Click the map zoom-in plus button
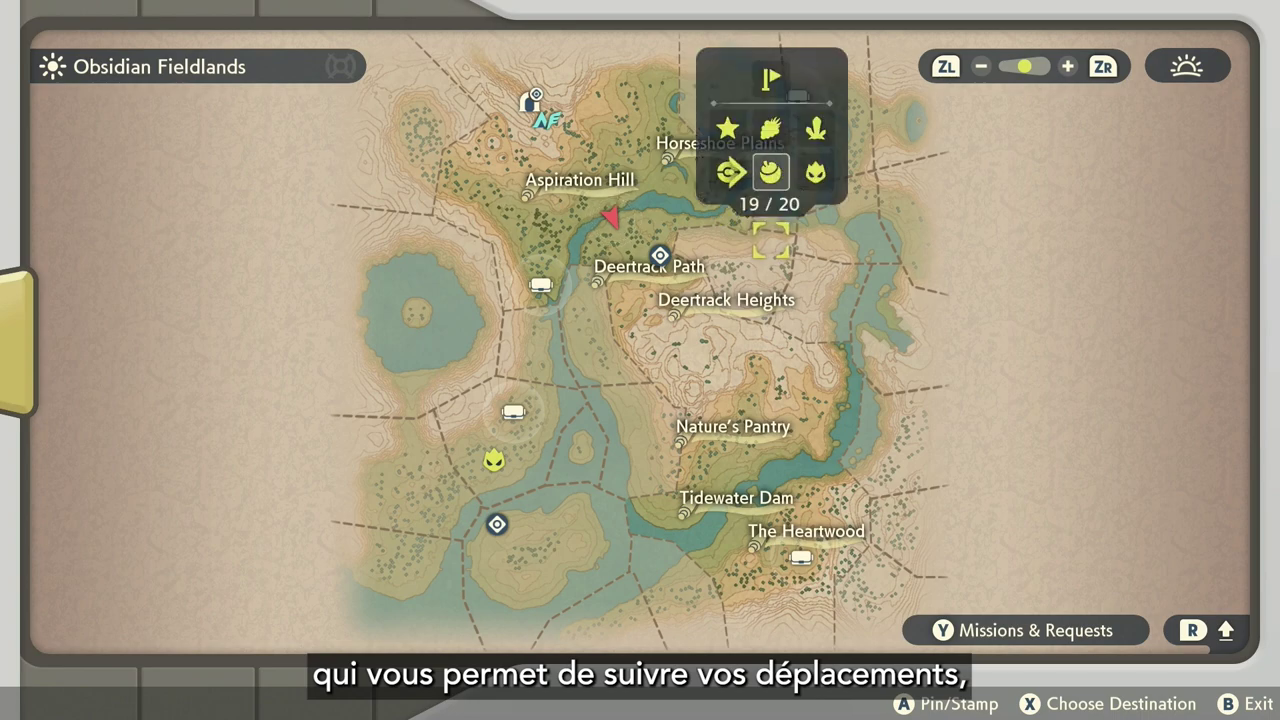Viewport: 1280px width, 720px height. tap(1068, 67)
